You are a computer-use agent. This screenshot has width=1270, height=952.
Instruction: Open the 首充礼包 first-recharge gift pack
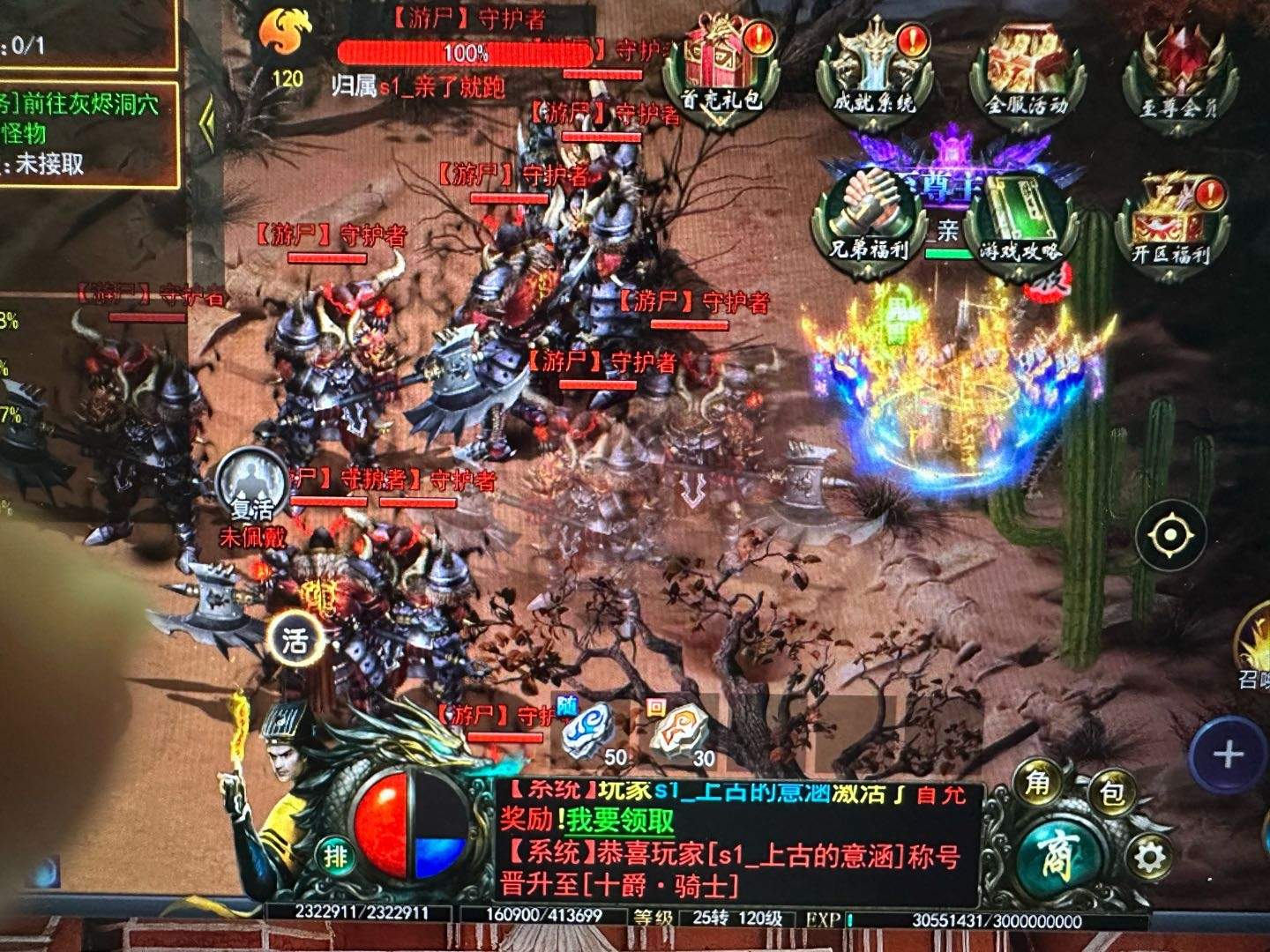724,69
